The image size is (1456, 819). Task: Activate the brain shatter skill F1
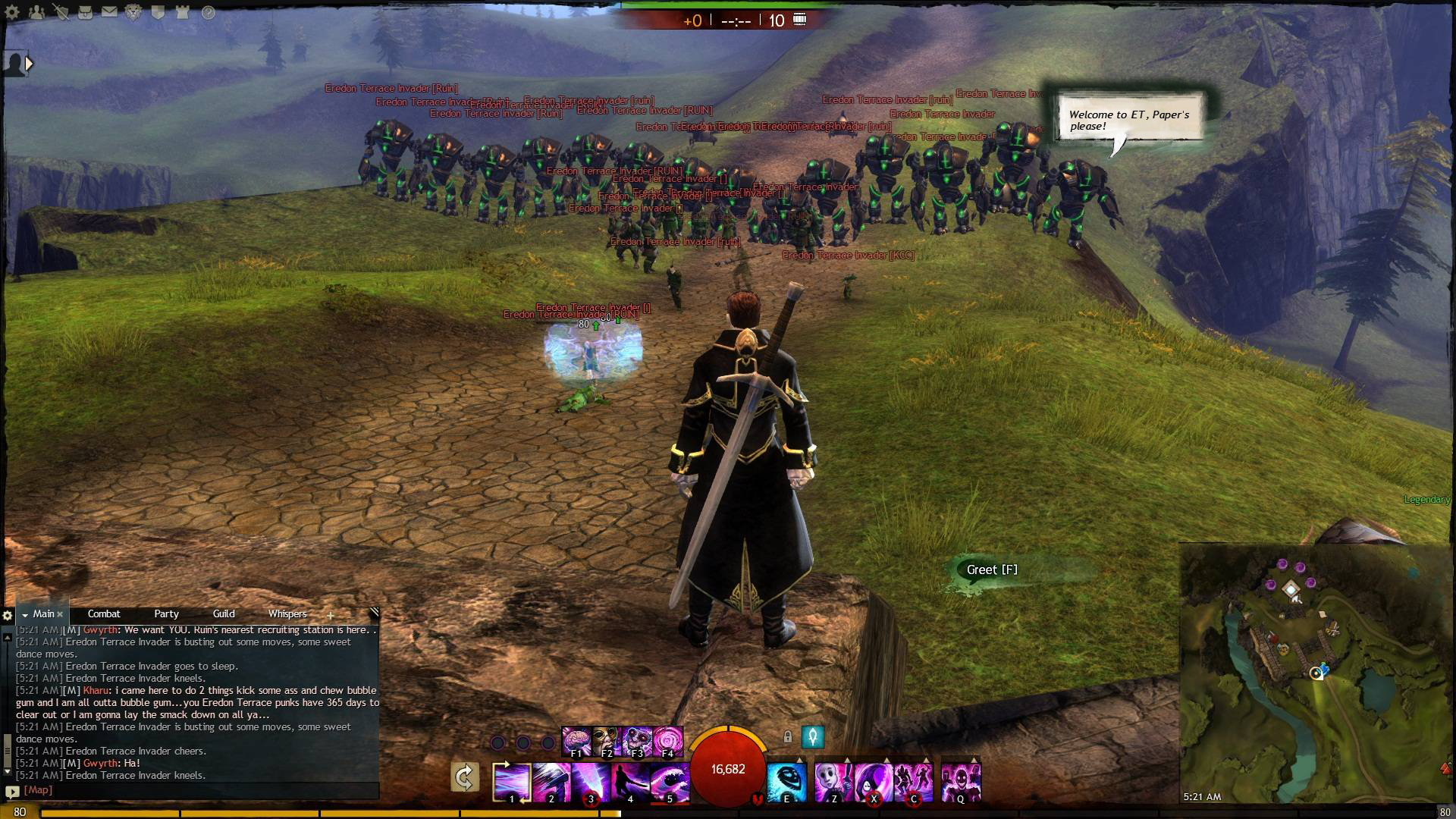[x=576, y=741]
